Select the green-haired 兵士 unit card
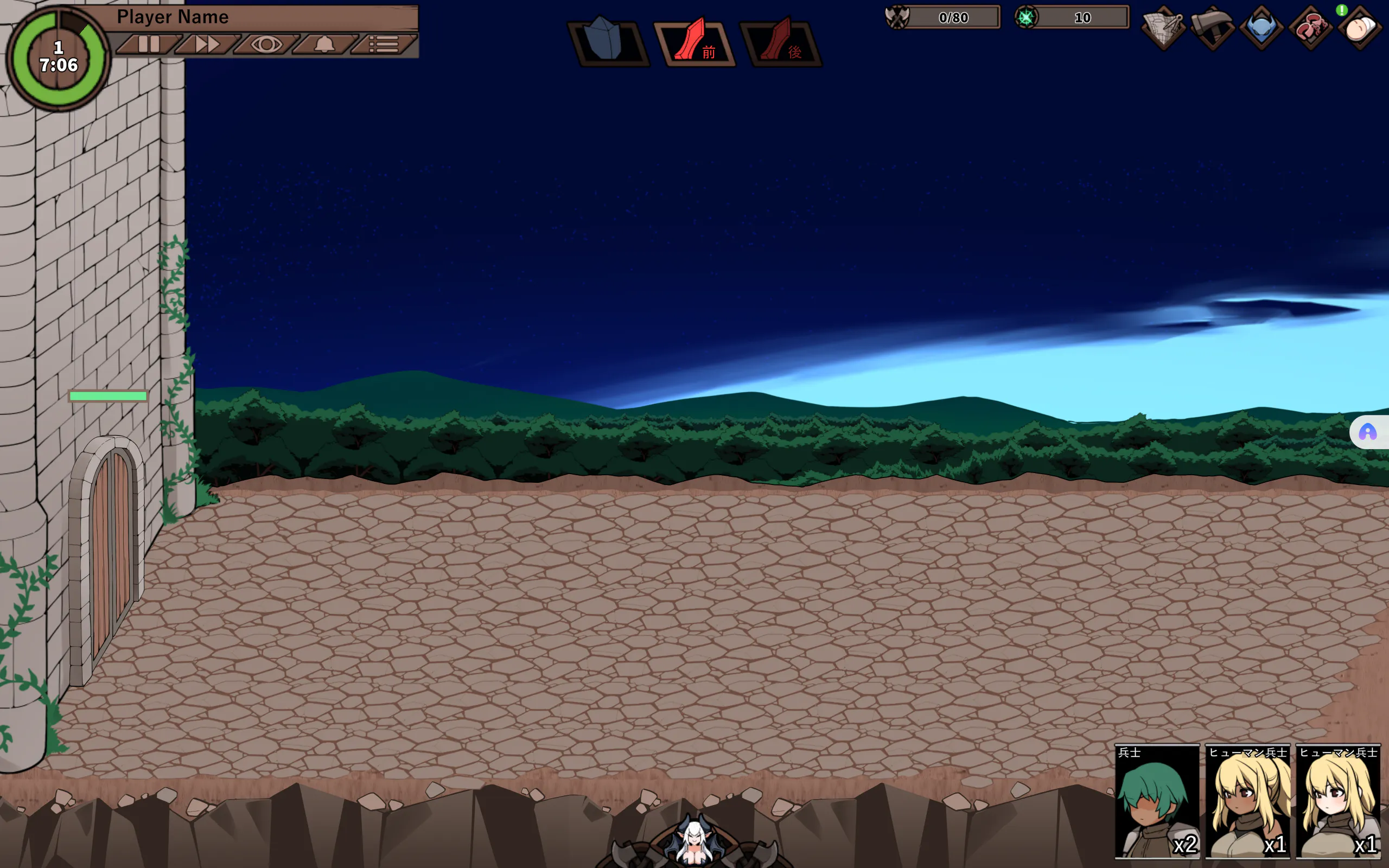 pos(1157,801)
